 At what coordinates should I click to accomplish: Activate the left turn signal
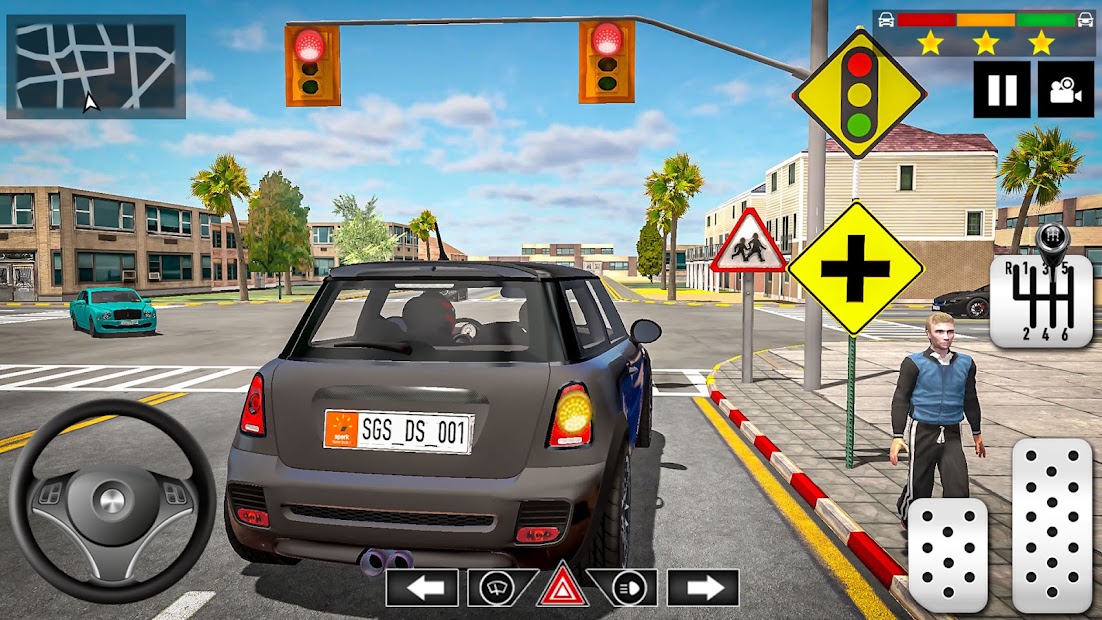(x=422, y=588)
